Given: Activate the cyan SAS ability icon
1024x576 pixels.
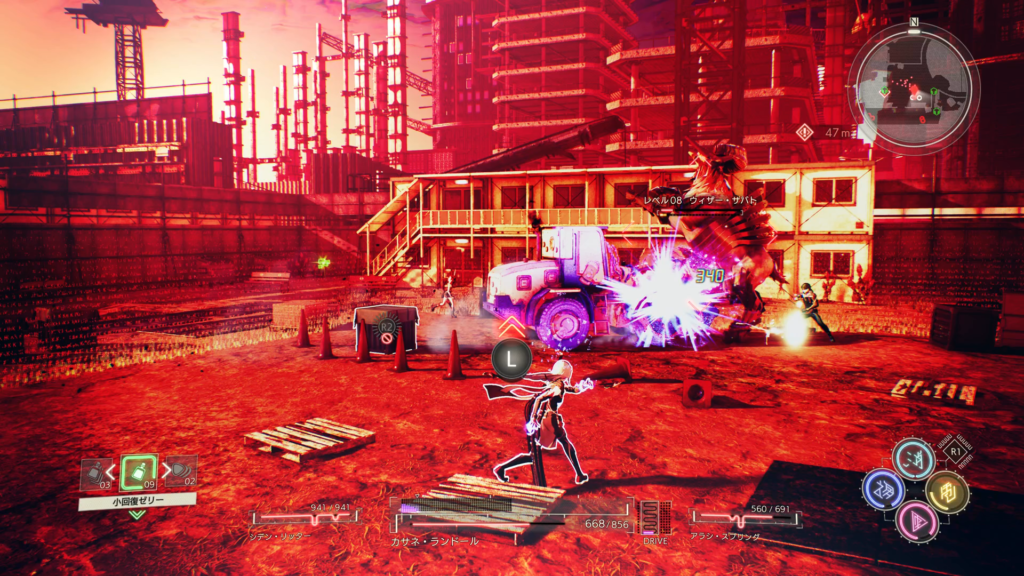Looking at the screenshot, I should click(913, 459).
